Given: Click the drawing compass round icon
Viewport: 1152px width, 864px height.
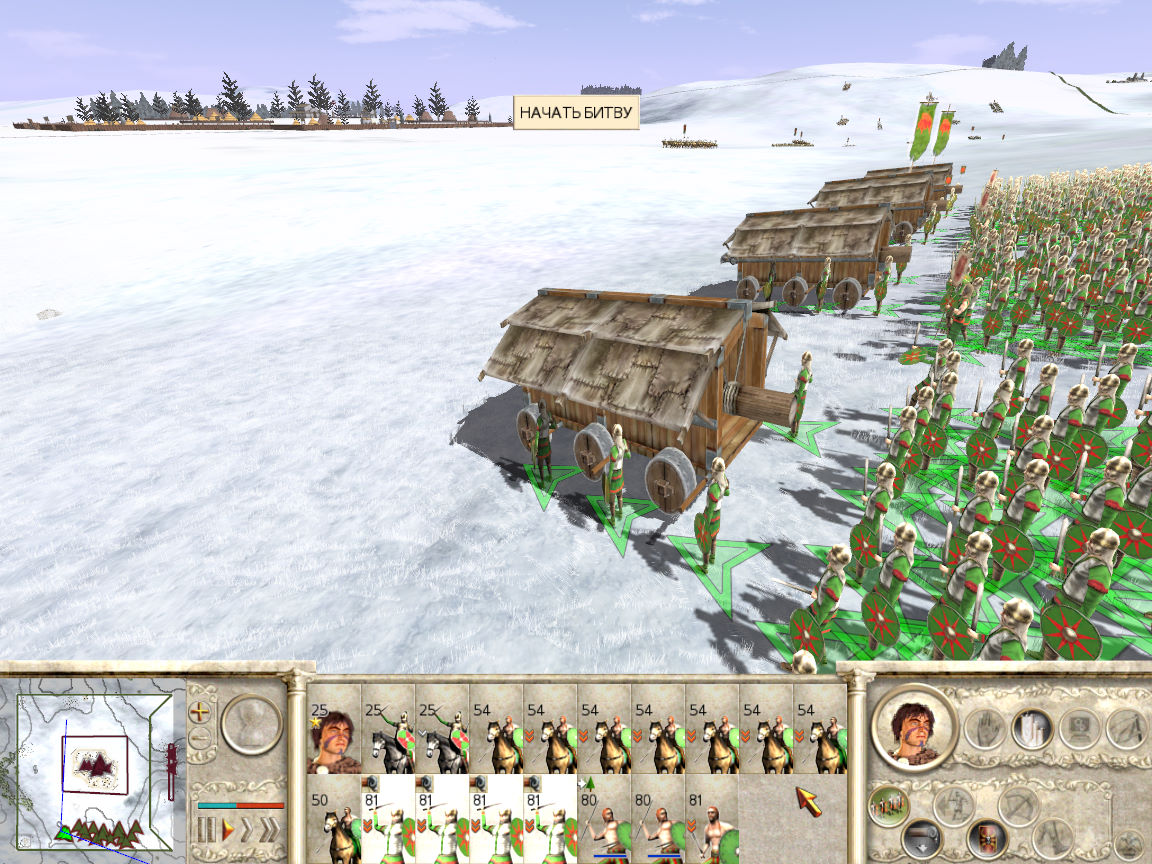Looking at the screenshot, I should click(1126, 728).
